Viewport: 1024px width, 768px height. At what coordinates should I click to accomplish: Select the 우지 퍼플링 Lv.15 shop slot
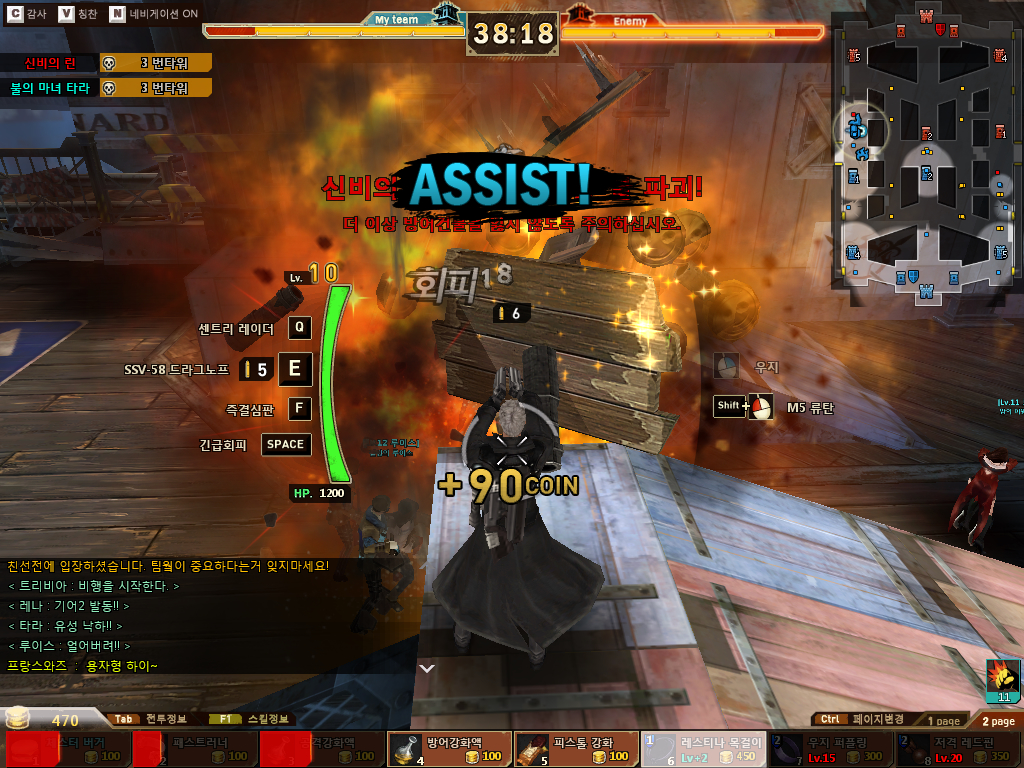coord(830,749)
